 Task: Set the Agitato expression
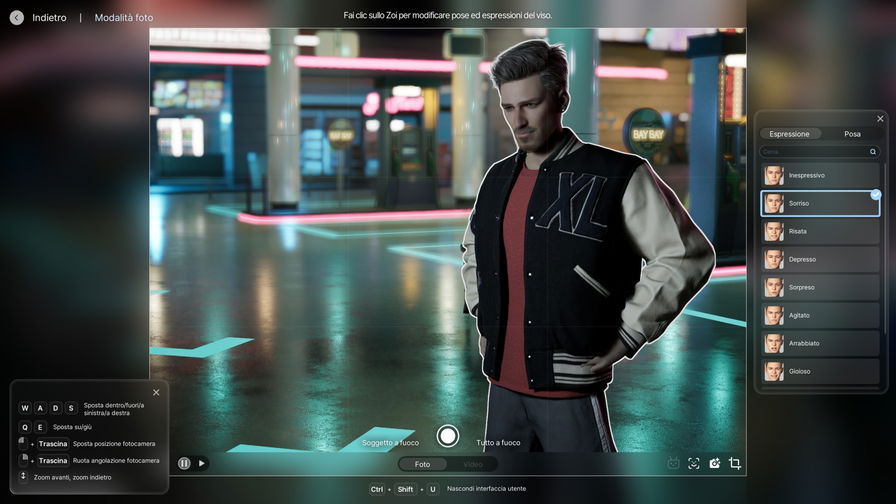click(x=820, y=316)
